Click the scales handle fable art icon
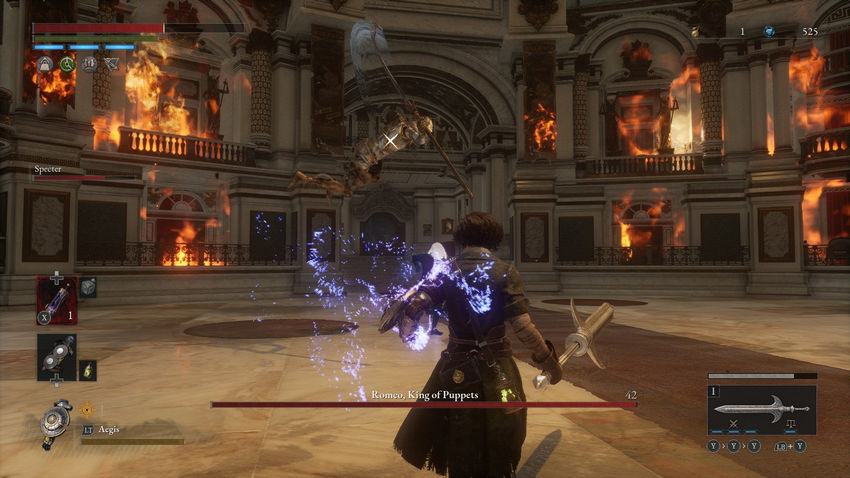This screenshot has width=850, height=478. point(790,426)
